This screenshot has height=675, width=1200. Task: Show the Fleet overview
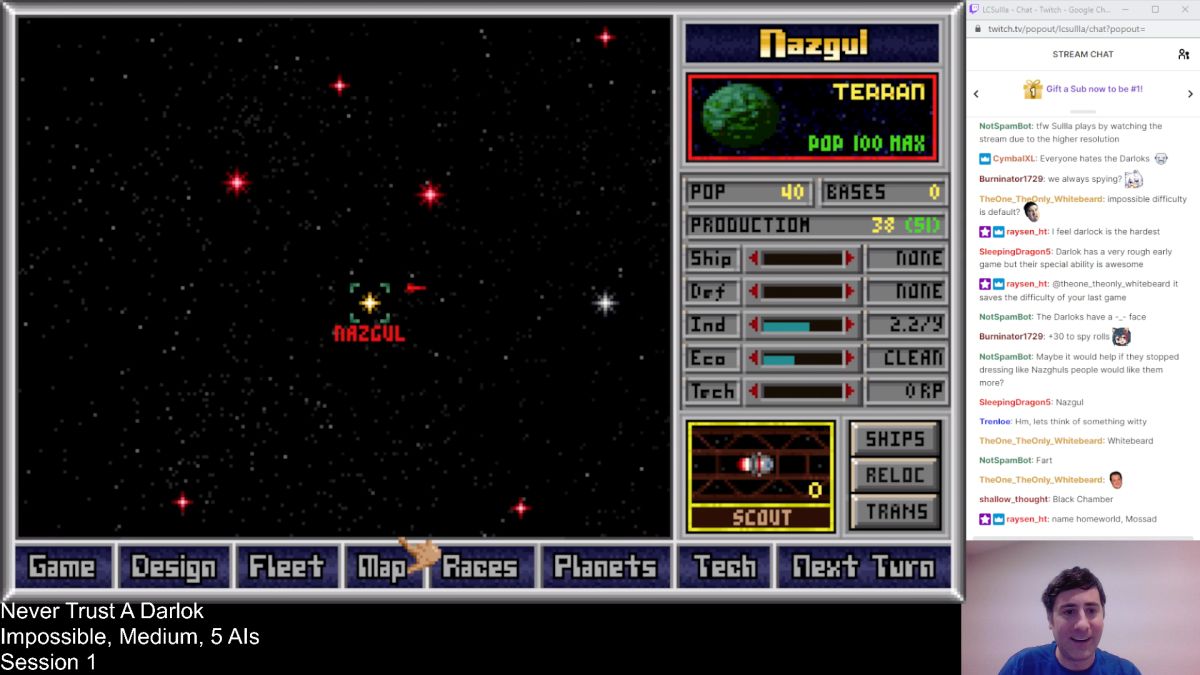coord(287,567)
